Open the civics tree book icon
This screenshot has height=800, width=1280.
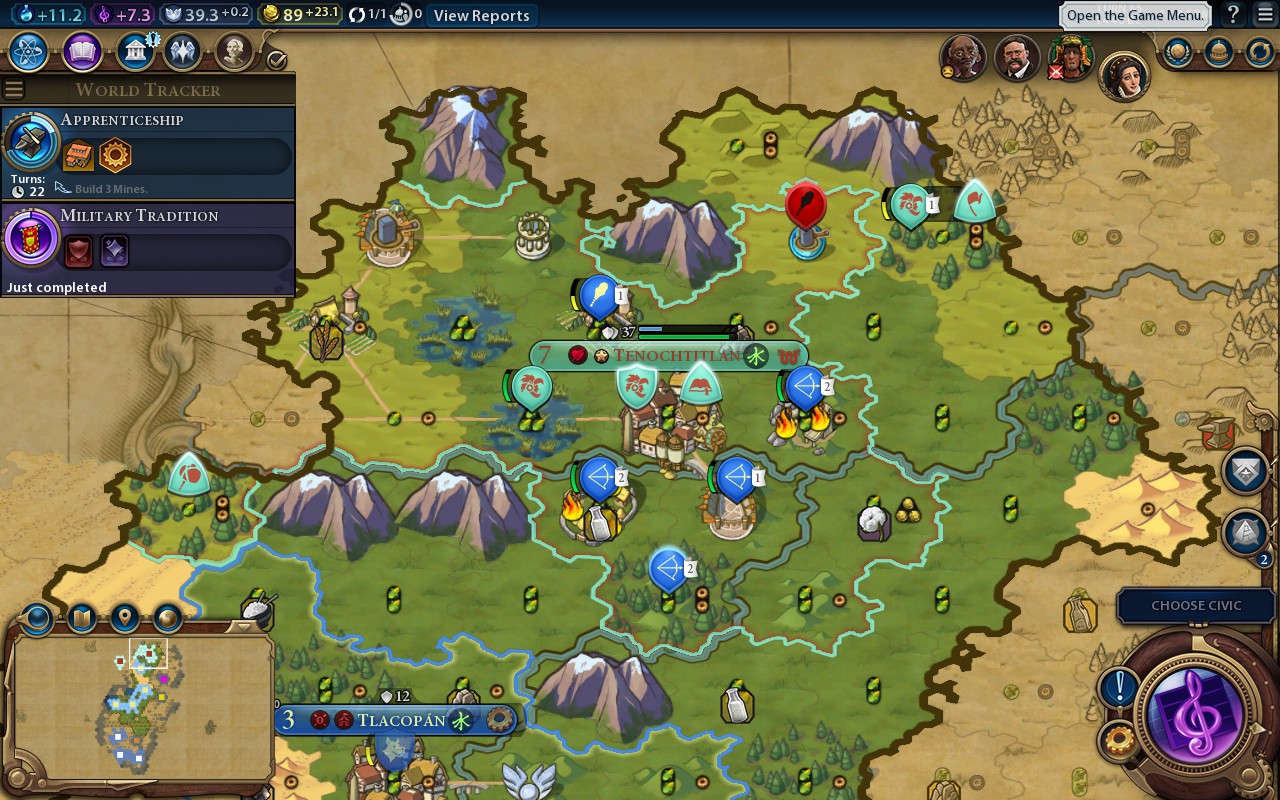pyautogui.click(x=82, y=51)
